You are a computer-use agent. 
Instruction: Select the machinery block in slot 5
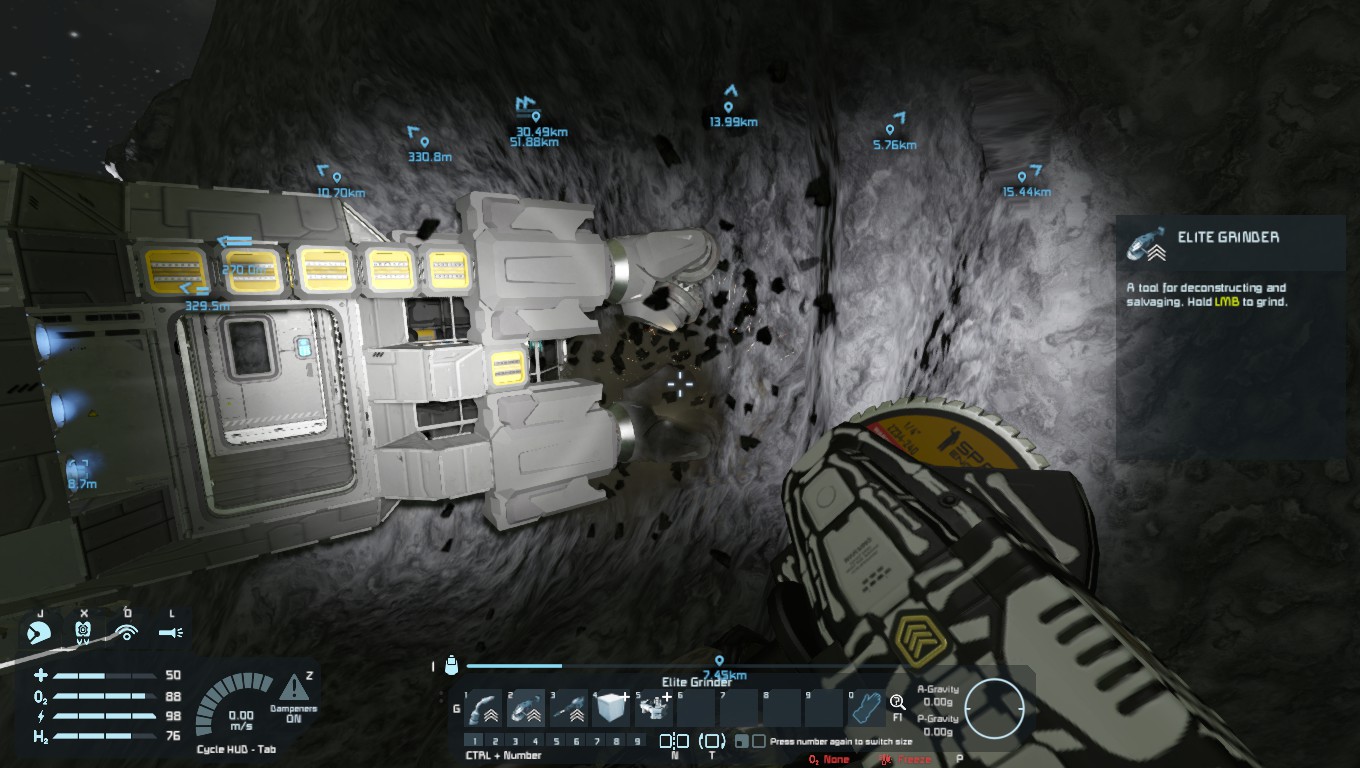(655, 709)
